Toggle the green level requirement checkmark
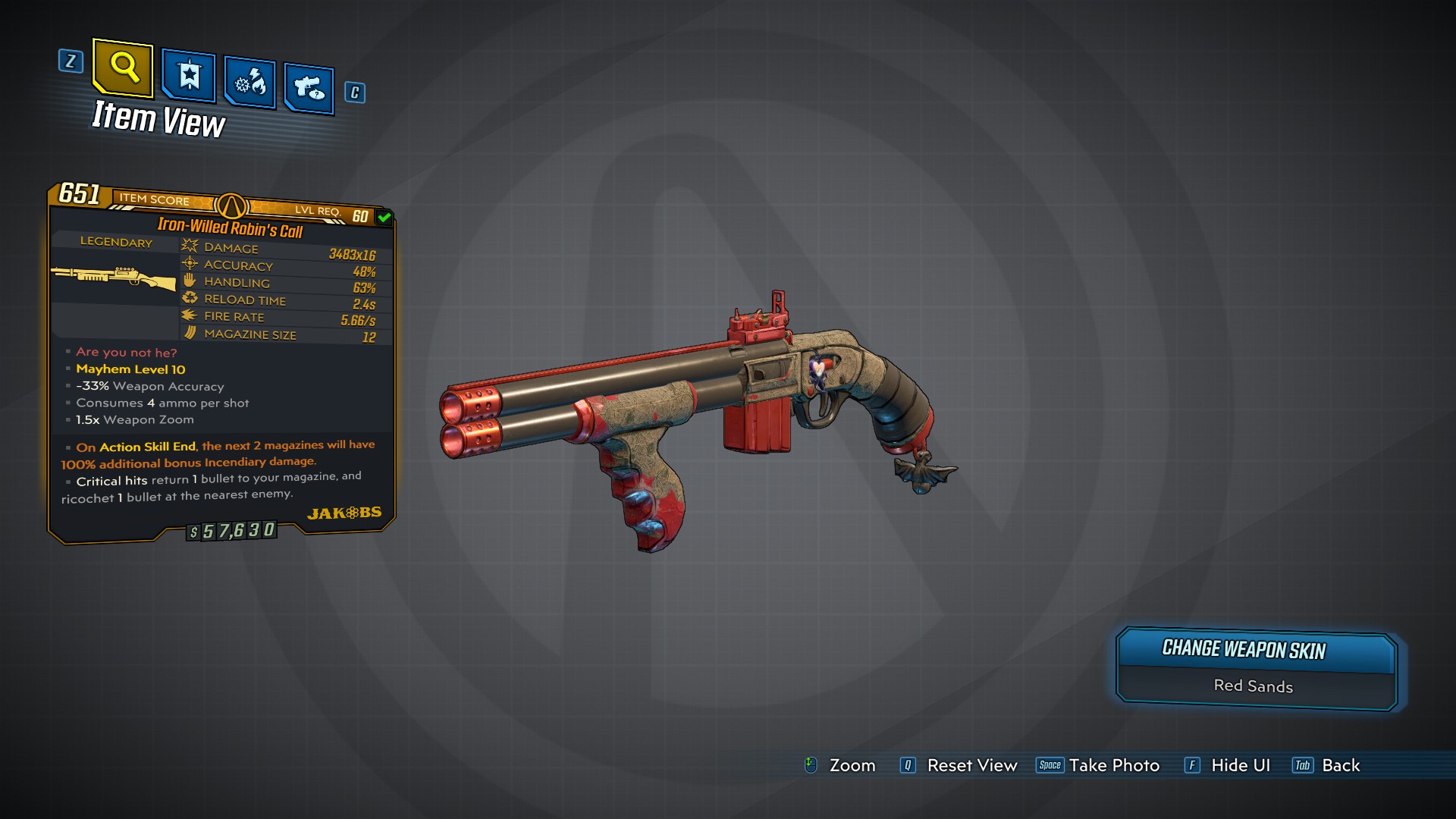The height and width of the screenshot is (819, 1456). [384, 216]
